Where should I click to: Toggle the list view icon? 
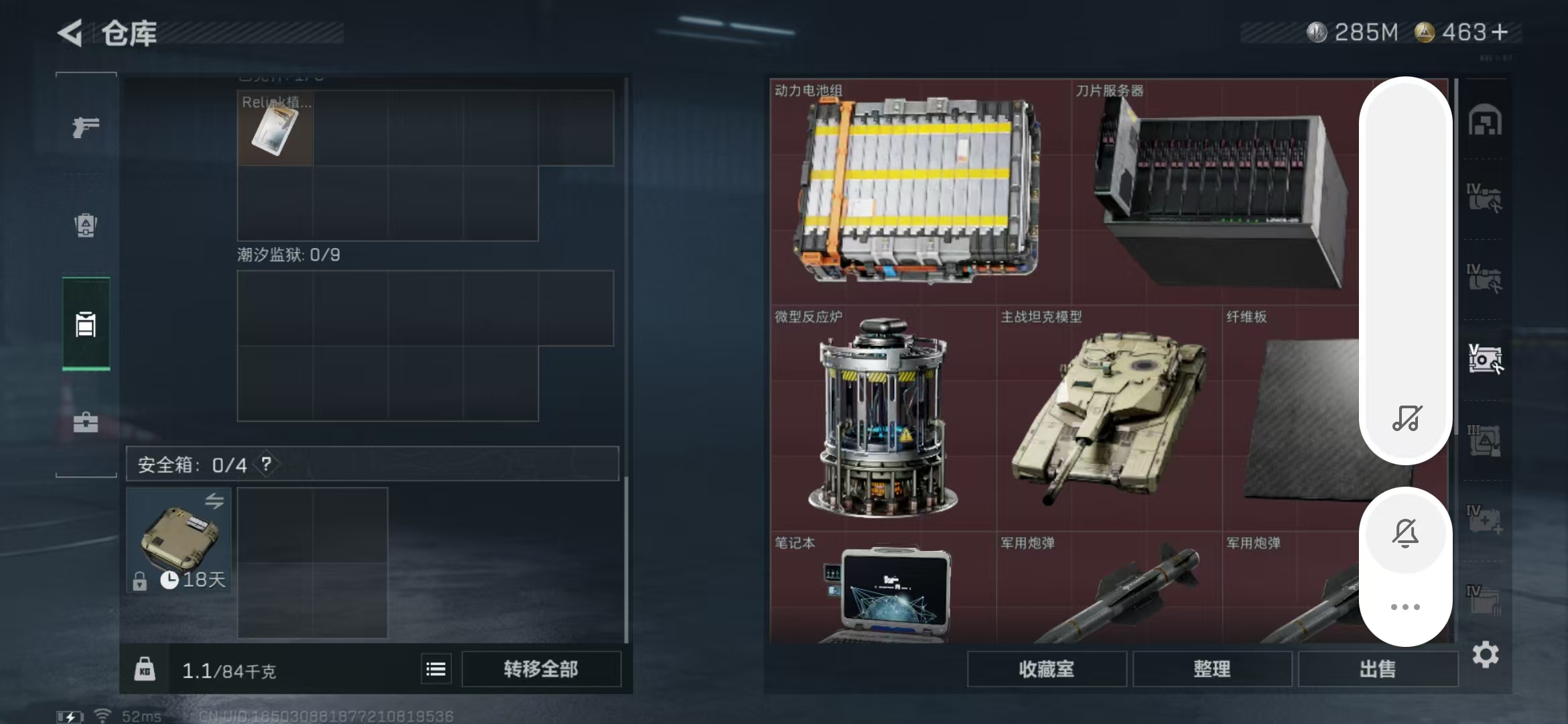coord(436,669)
